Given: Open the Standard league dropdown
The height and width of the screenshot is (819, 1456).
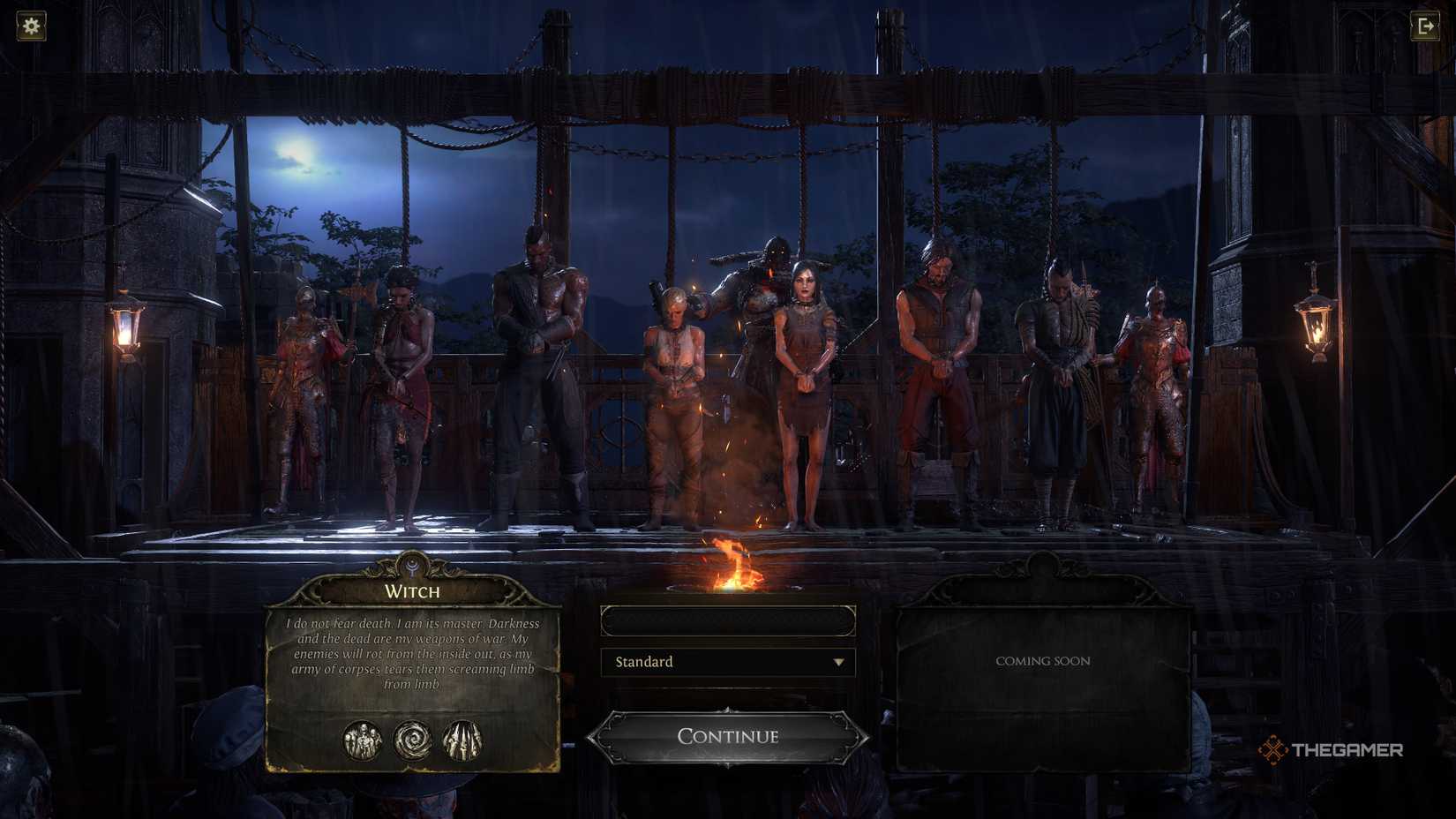Looking at the screenshot, I should click(727, 662).
